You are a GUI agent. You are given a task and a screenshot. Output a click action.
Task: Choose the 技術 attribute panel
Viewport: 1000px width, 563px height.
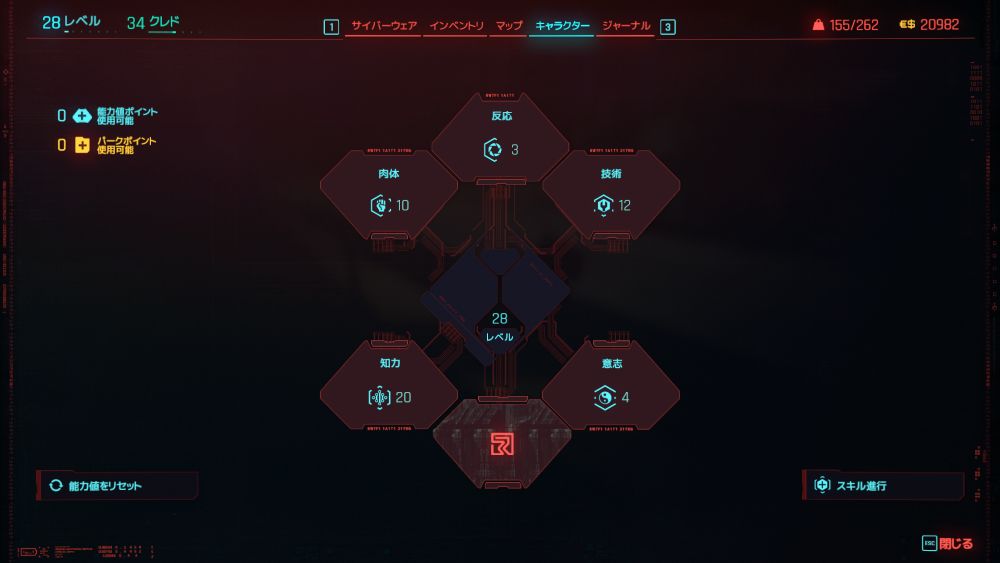[611, 195]
